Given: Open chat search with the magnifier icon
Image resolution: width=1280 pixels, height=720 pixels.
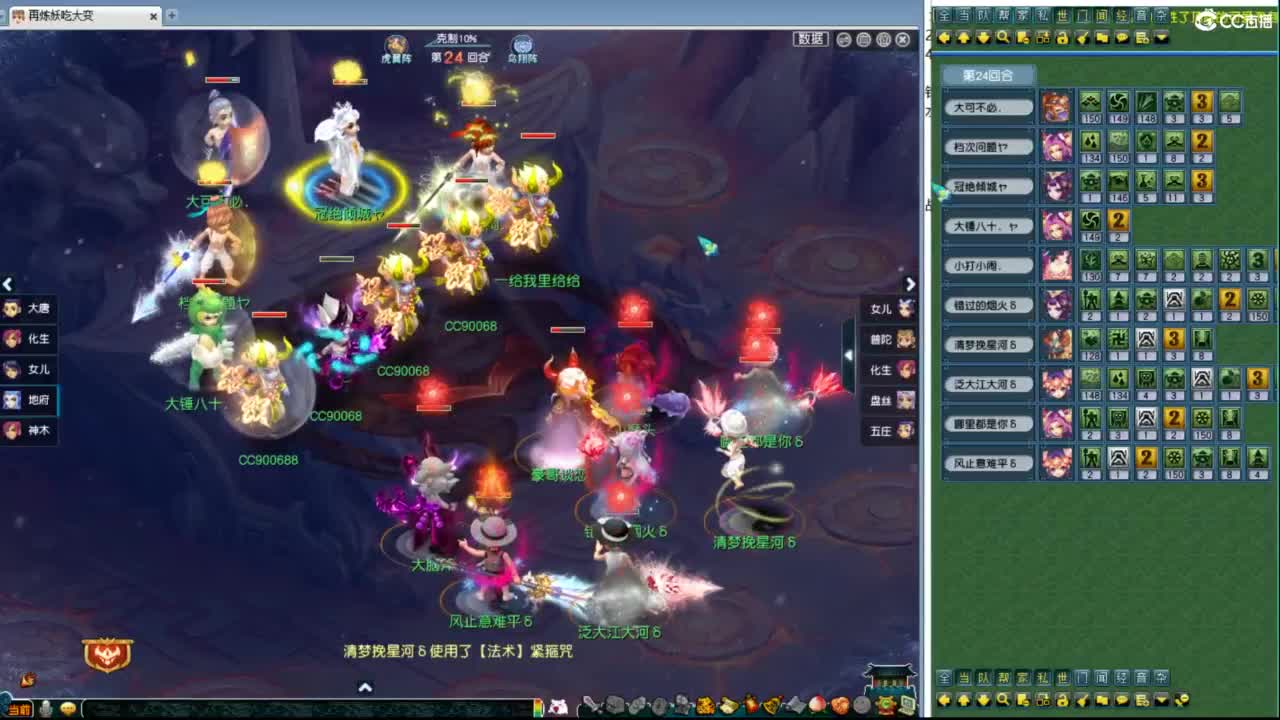Looking at the screenshot, I should (x=1002, y=38).
